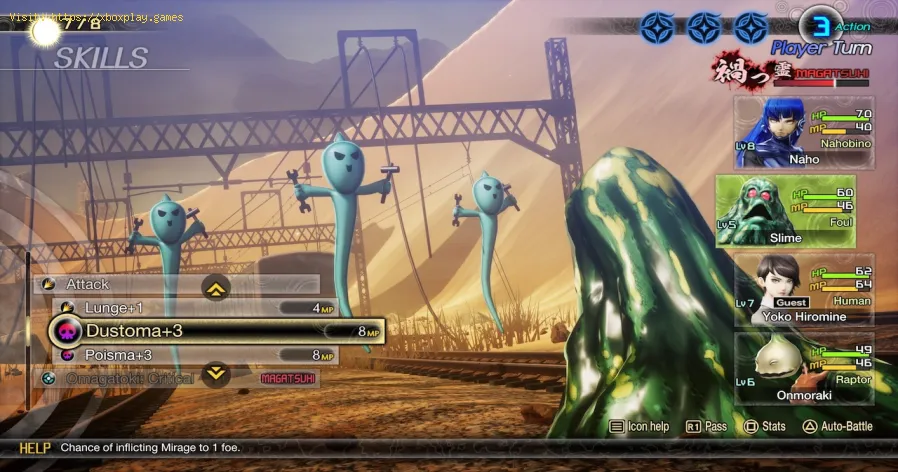Open Icon help
The image size is (898, 472).
click(640, 427)
